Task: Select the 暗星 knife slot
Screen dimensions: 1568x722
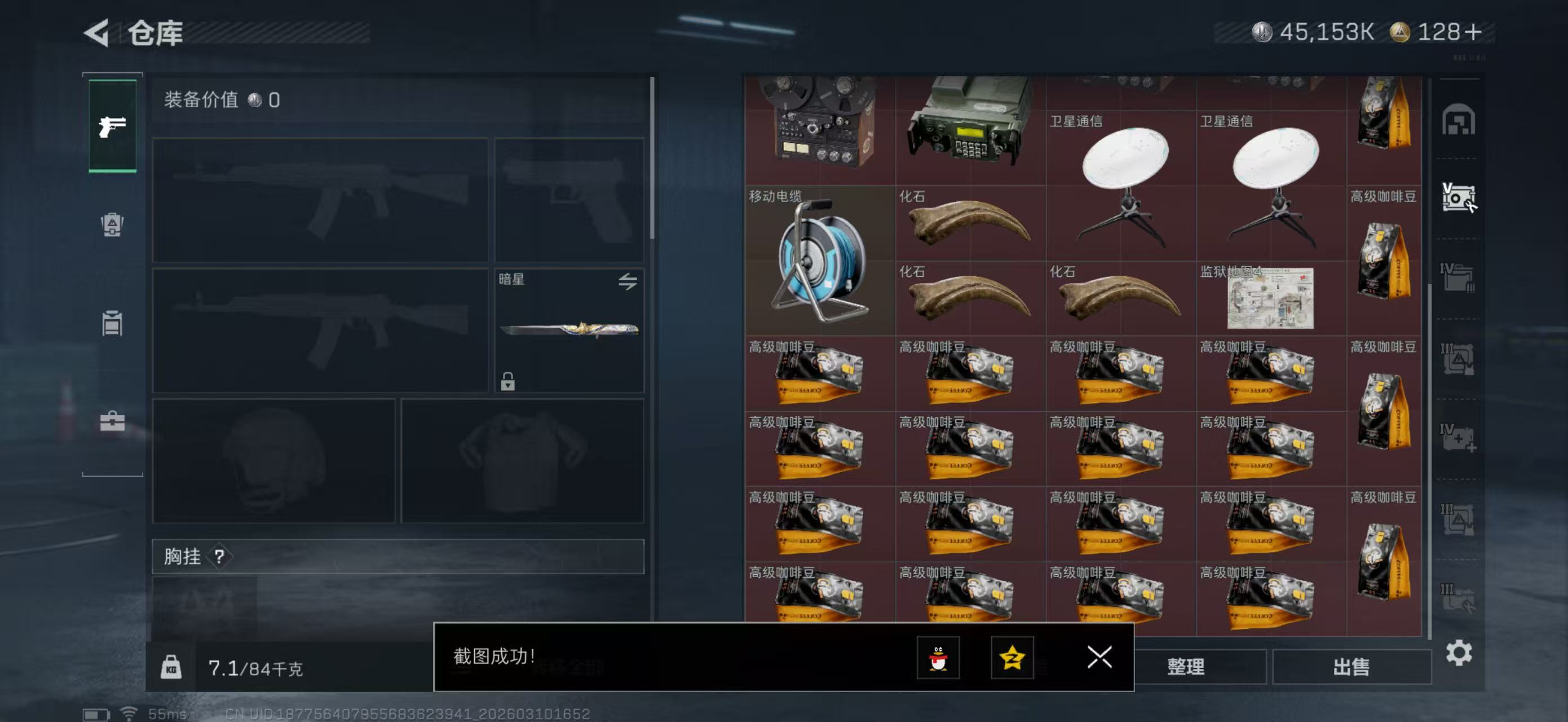Action: coord(568,330)
